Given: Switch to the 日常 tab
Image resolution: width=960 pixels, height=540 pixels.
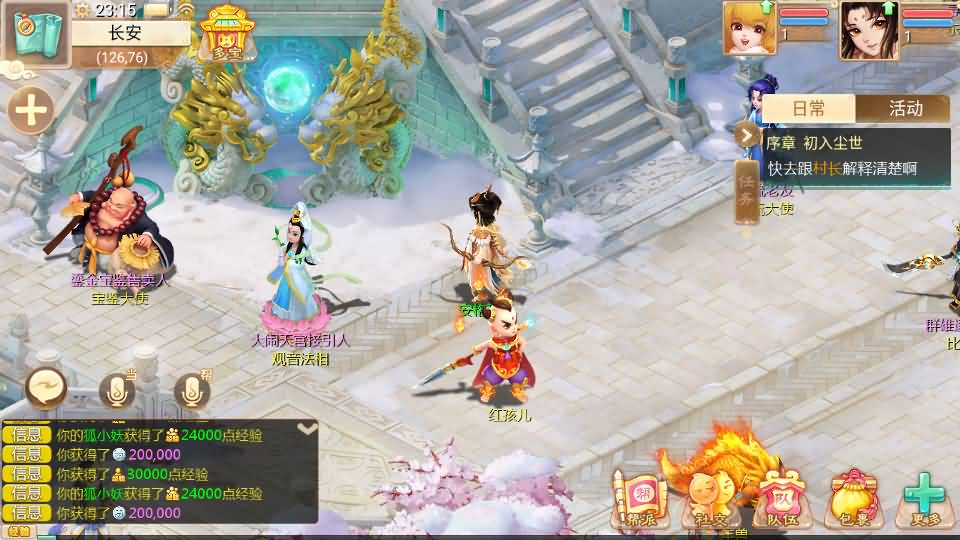Looking at the screenshot, I should (808, 108).
